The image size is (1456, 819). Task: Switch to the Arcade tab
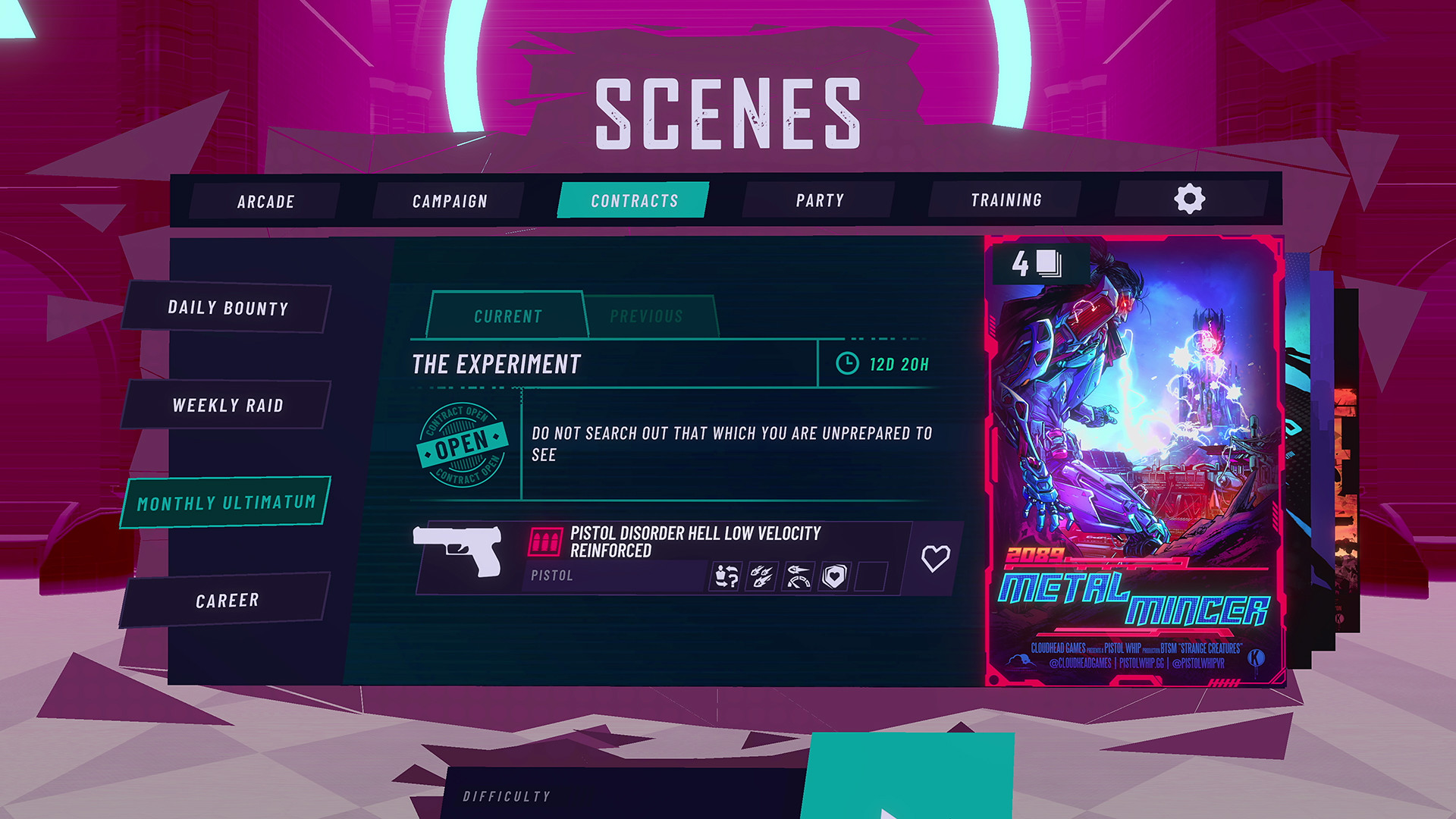pos(265,202)
